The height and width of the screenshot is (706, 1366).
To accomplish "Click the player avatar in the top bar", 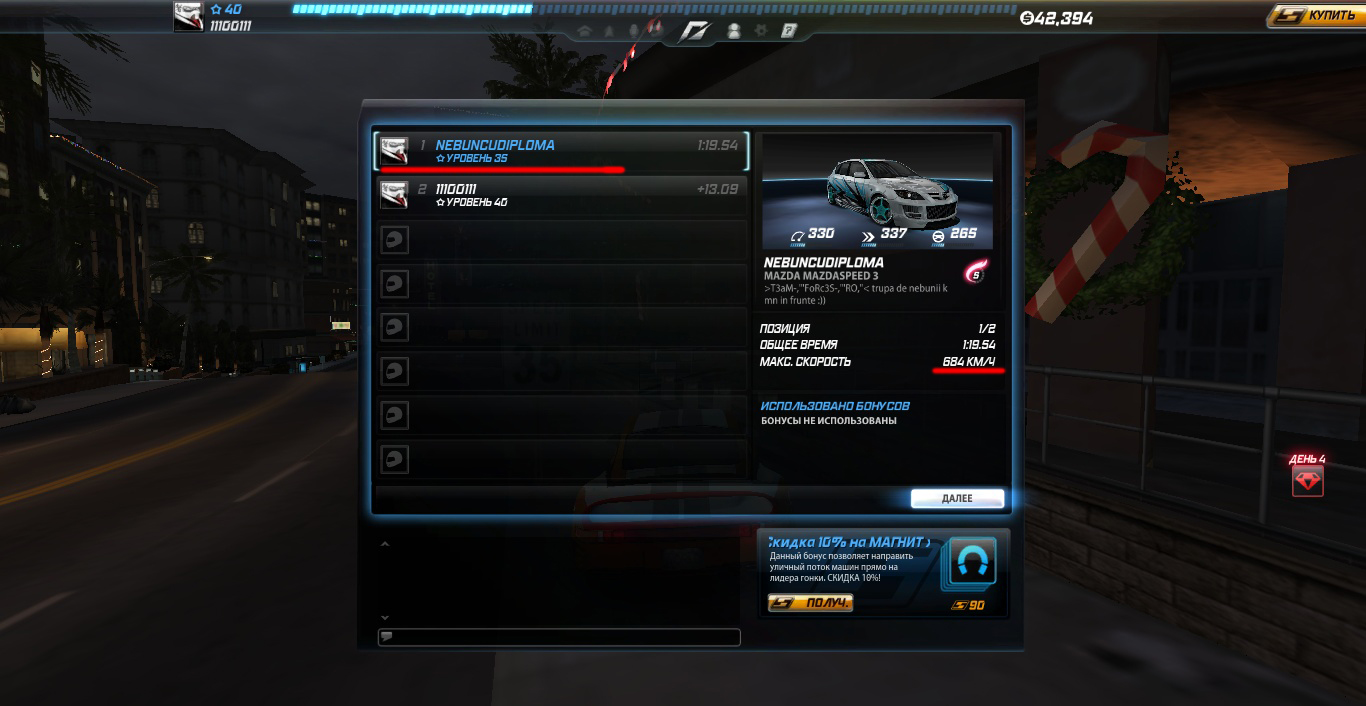I will (188, 16).
